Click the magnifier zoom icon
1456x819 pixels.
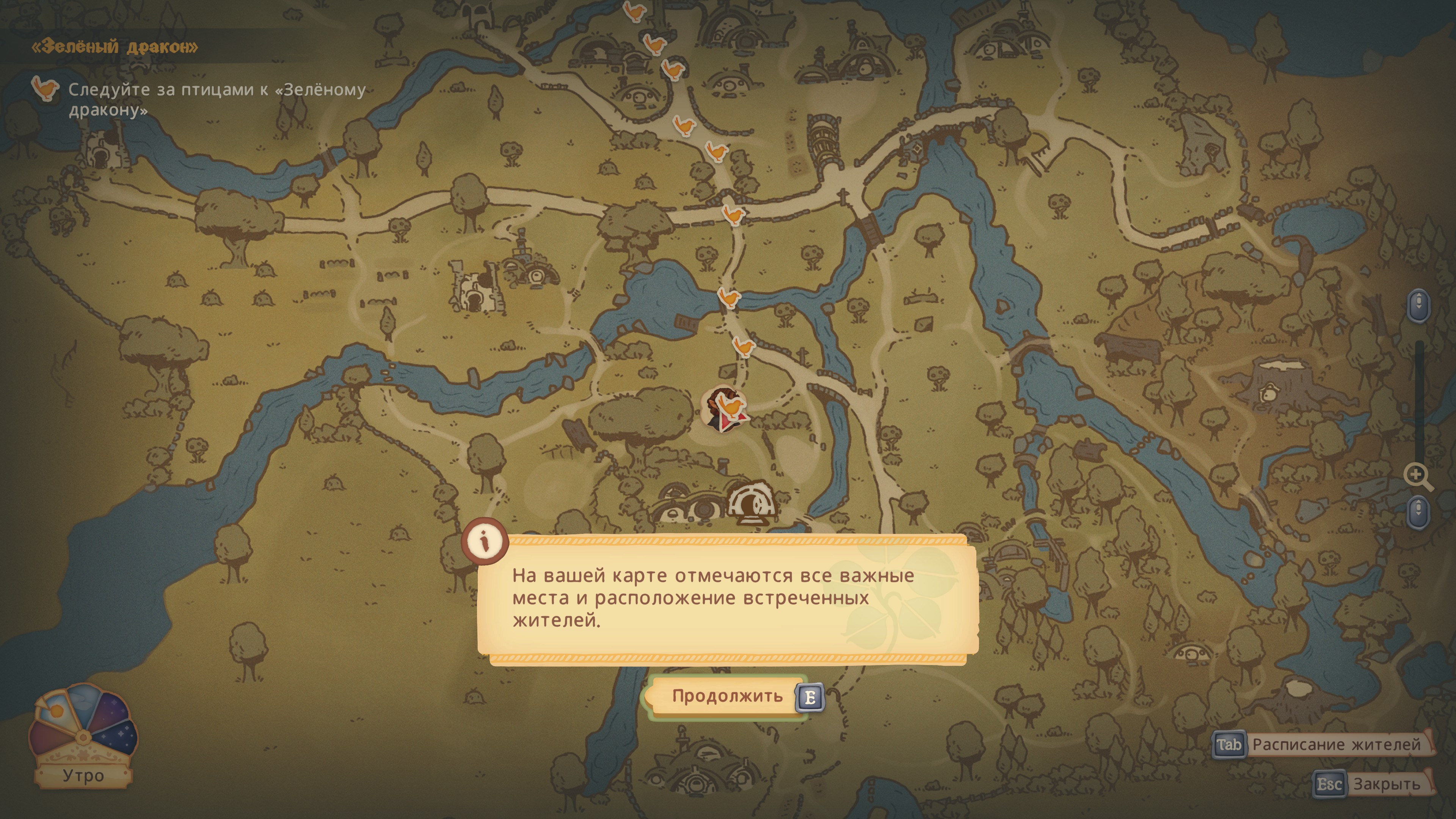tap(1418, 477)
